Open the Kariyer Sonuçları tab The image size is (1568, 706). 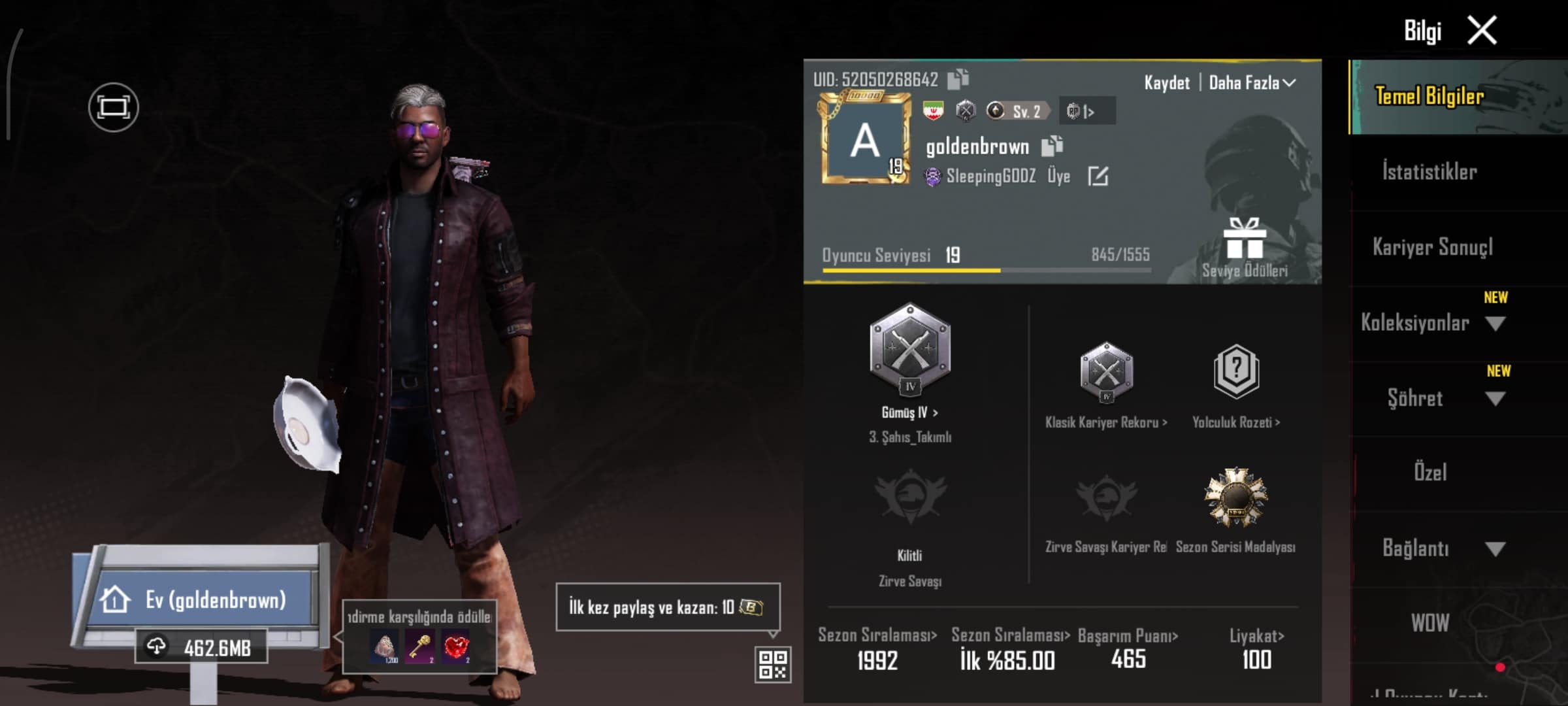coord(1432,247)
